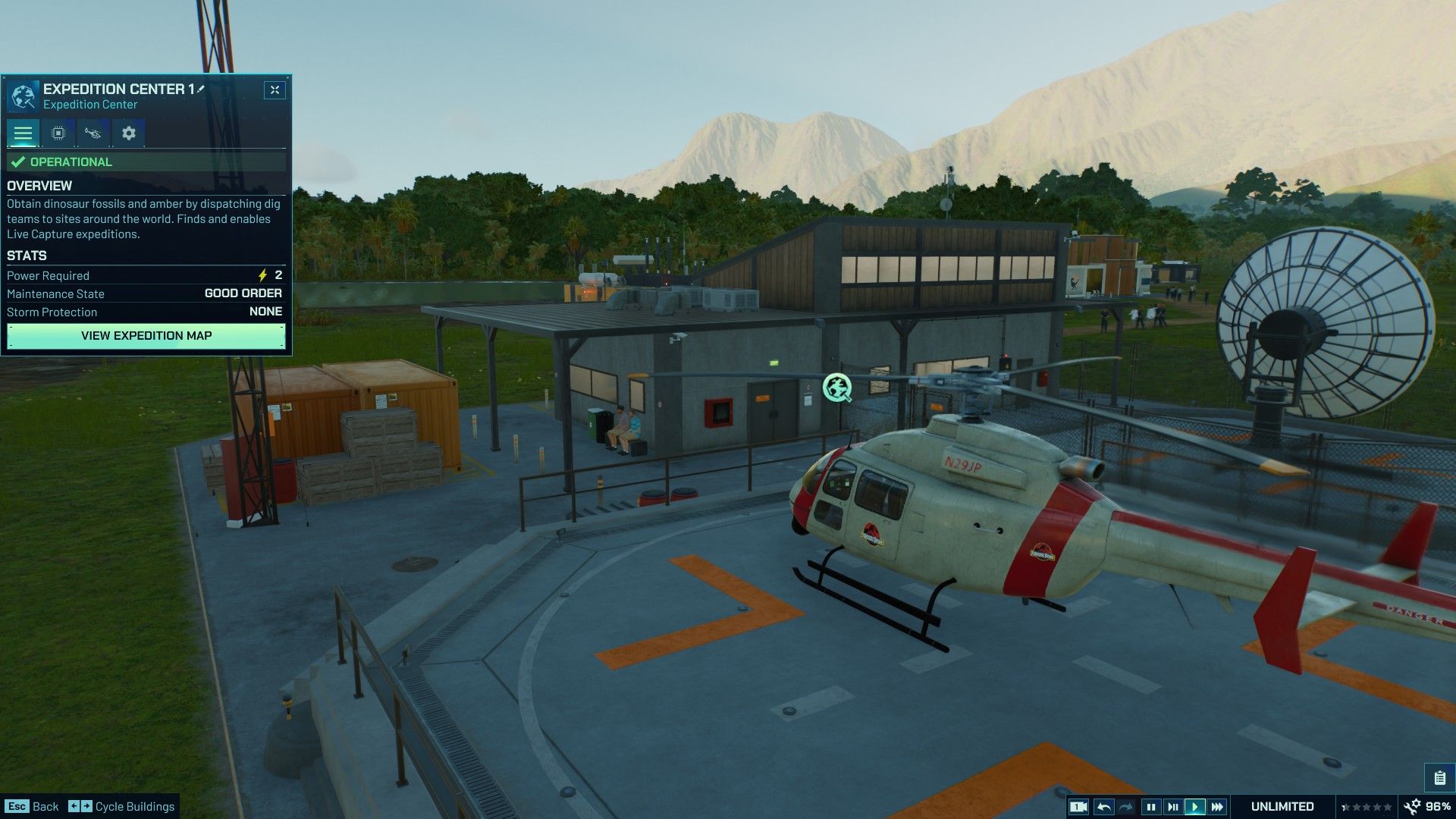Open the View Expedition Map button
The image size is (1456, 819).
(146, 336)
